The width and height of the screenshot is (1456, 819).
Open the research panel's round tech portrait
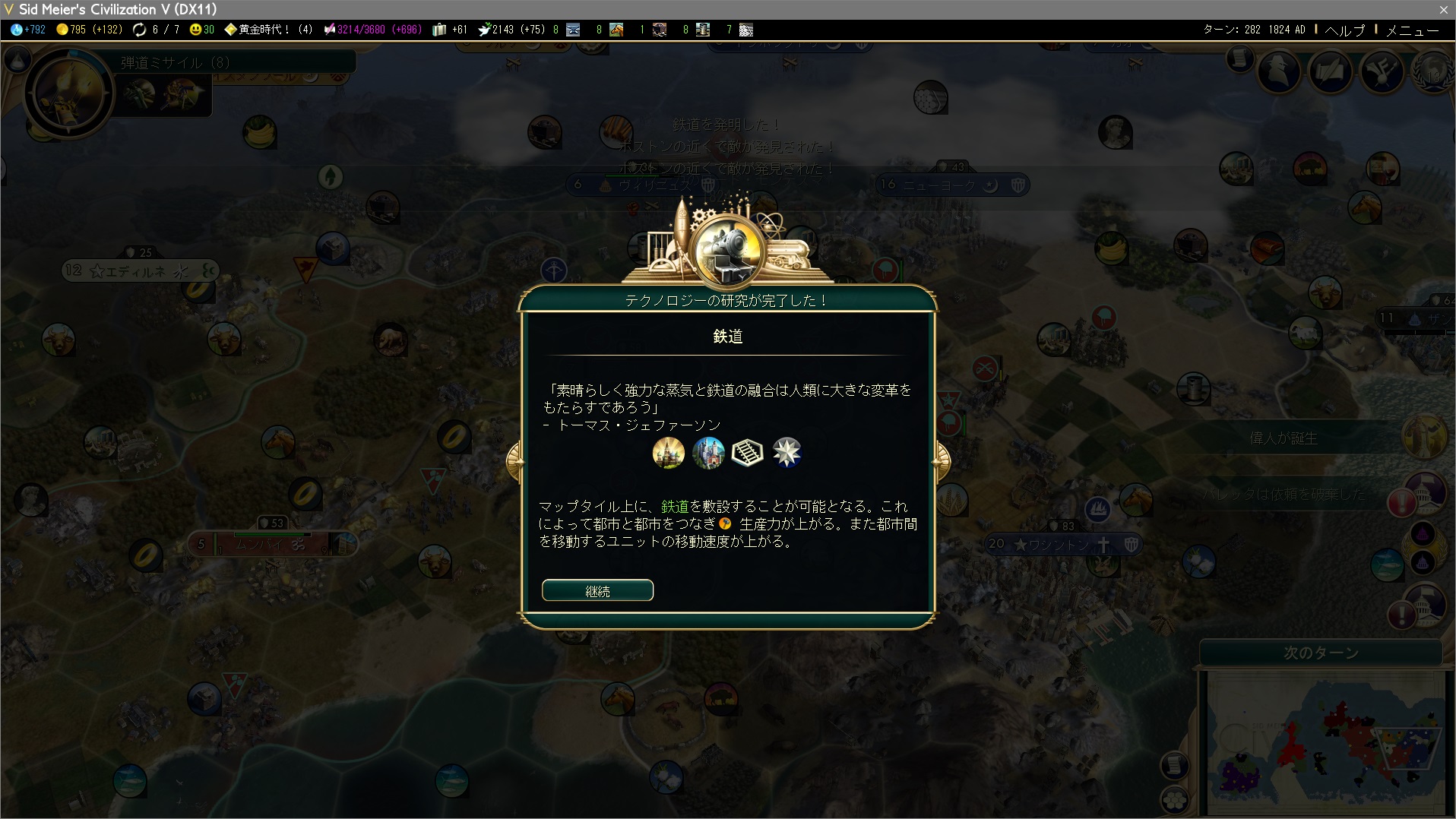tap(68, 92)
